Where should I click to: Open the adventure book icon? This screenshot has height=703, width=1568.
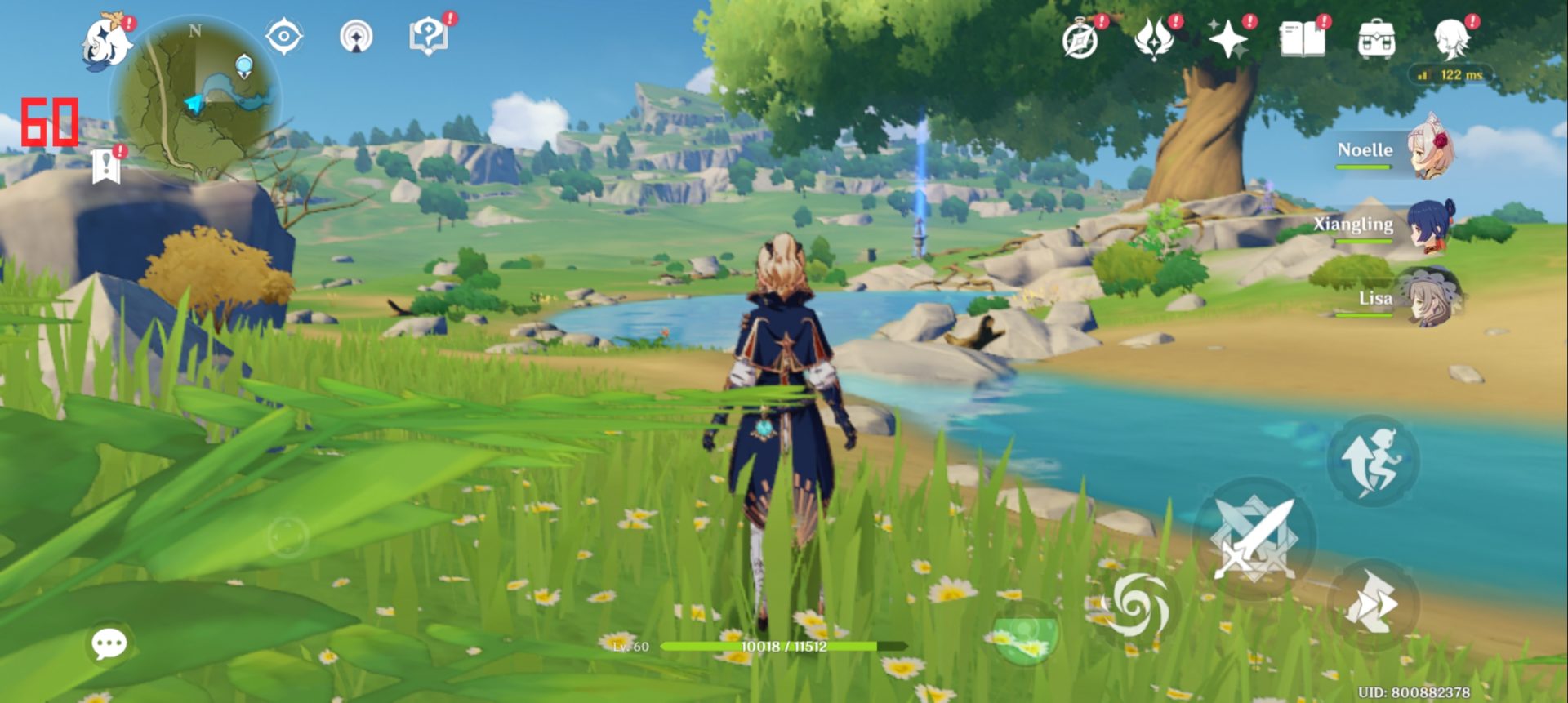(x=1302, y=39)
